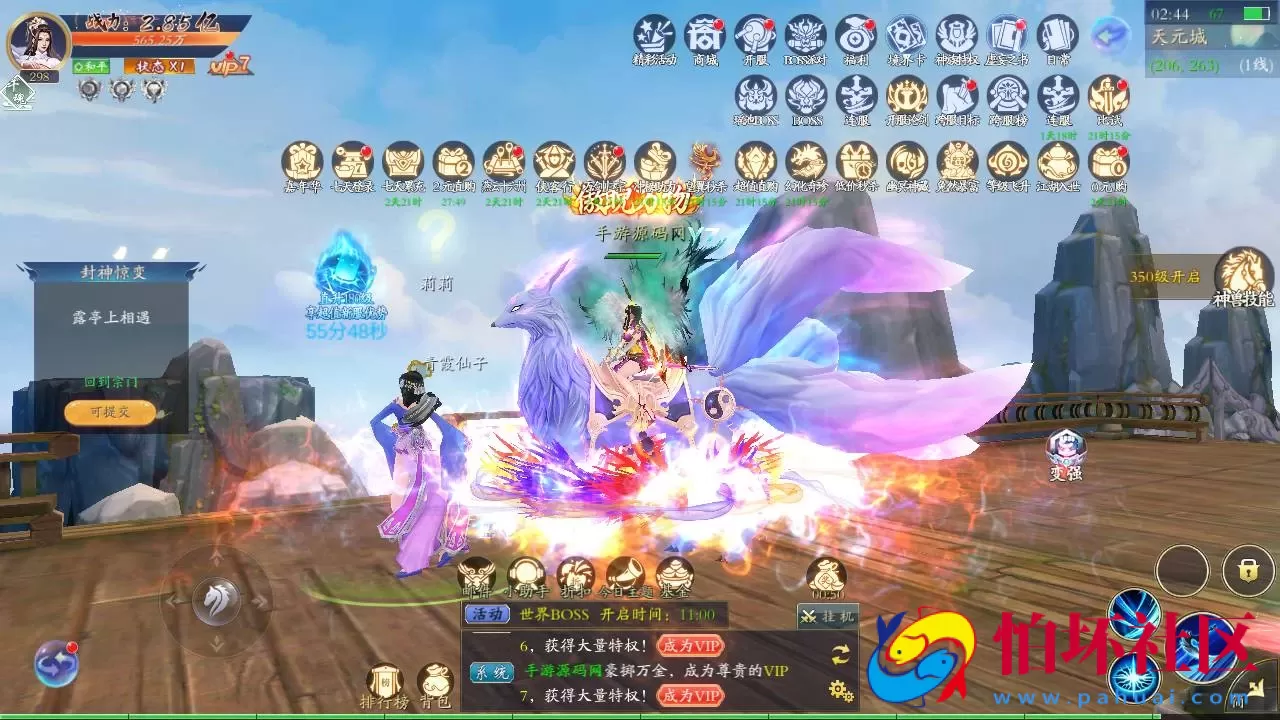Open chat settings with the gear icon
Image resolution: width=1280 pixels, height=720 pixels.
[840, 690]
